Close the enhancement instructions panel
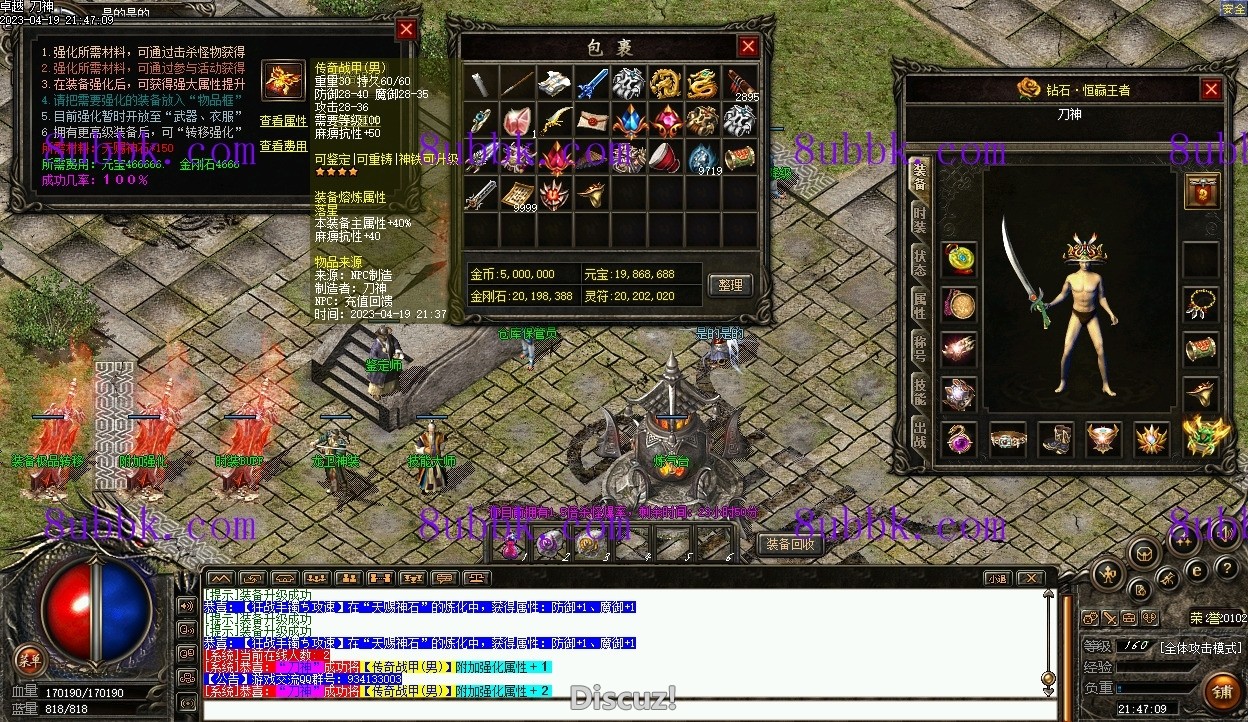 [406, 30]
